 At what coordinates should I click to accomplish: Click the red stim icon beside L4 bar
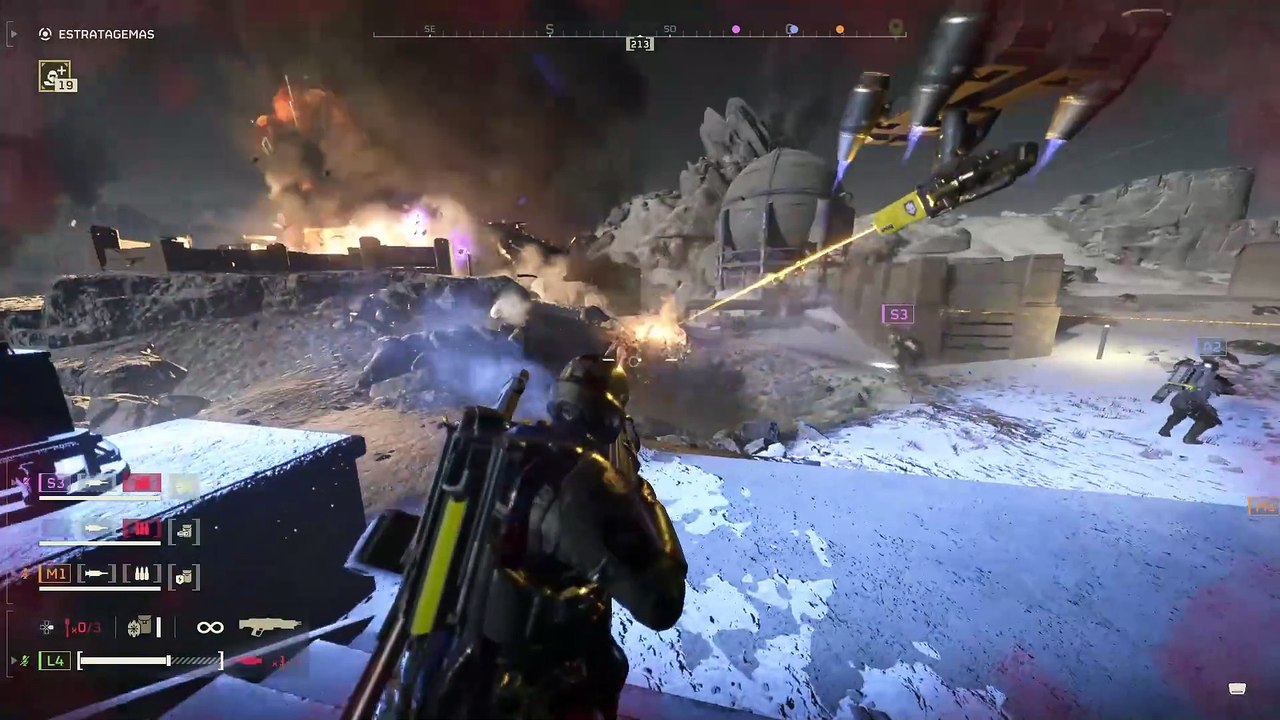click(248, 660)
